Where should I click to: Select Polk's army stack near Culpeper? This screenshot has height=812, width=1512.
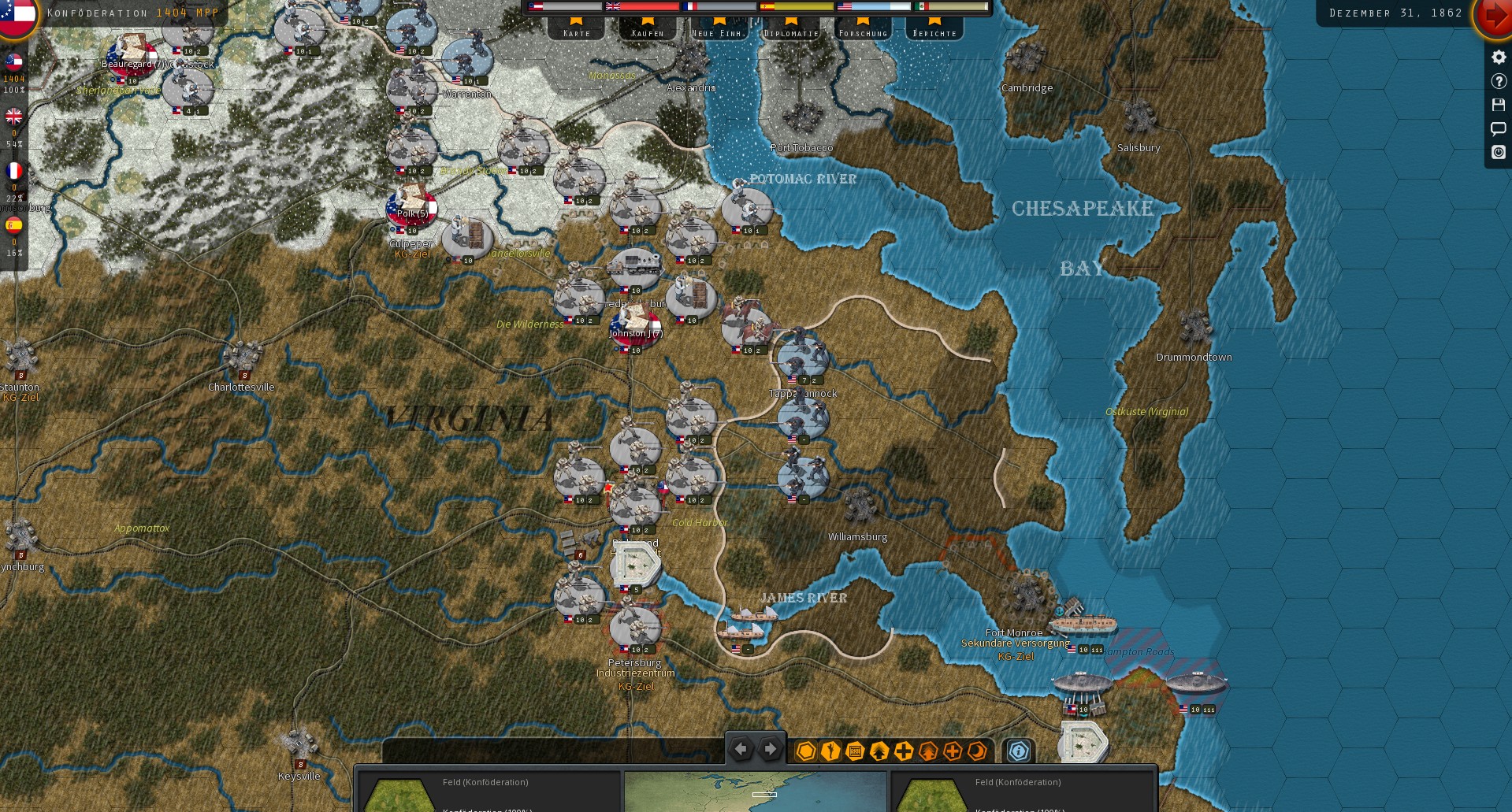(x=410, y=211)
